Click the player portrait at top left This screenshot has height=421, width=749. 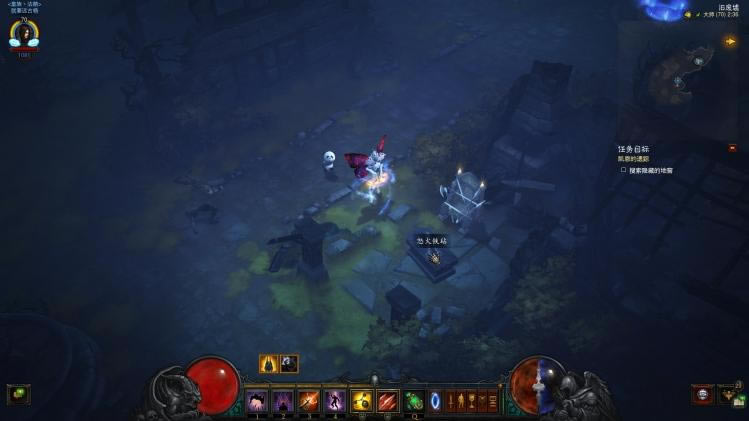coord(23,35)
